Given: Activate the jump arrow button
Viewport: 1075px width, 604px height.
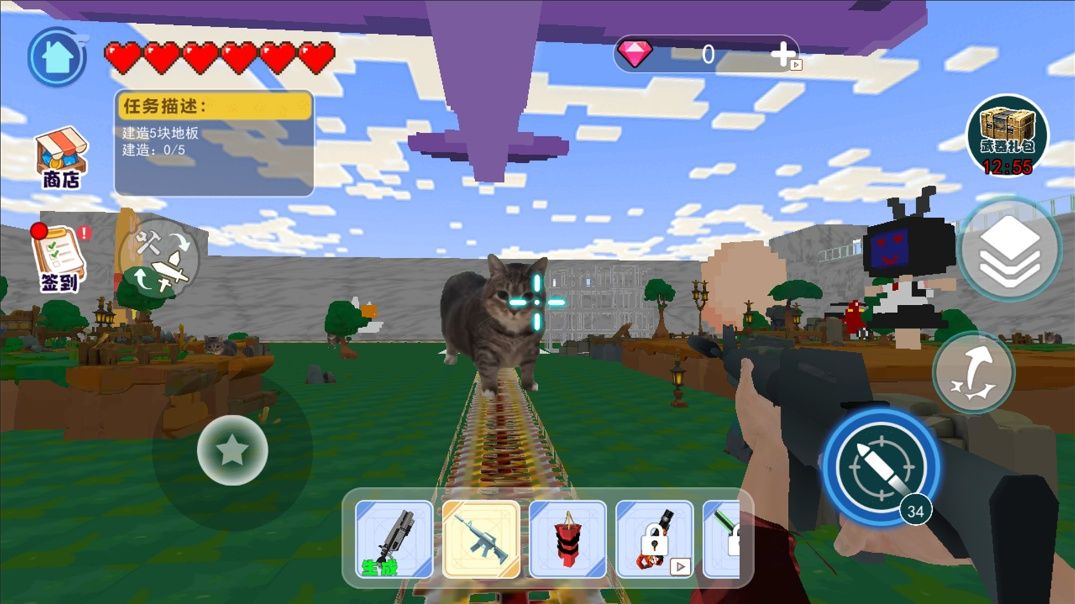Looking at the screenshot, I should (973, 373).
